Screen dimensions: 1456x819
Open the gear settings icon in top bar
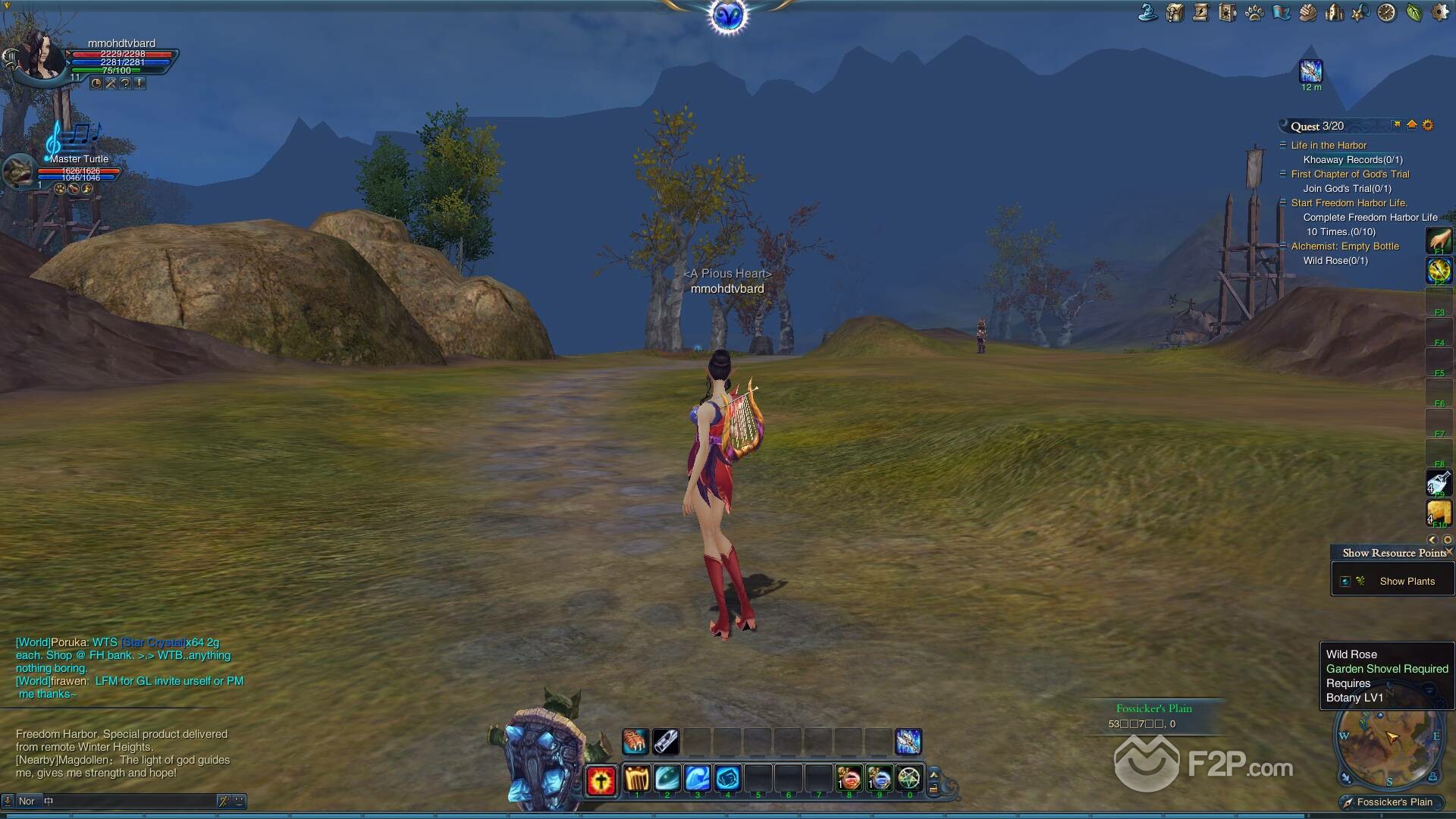1439,13
